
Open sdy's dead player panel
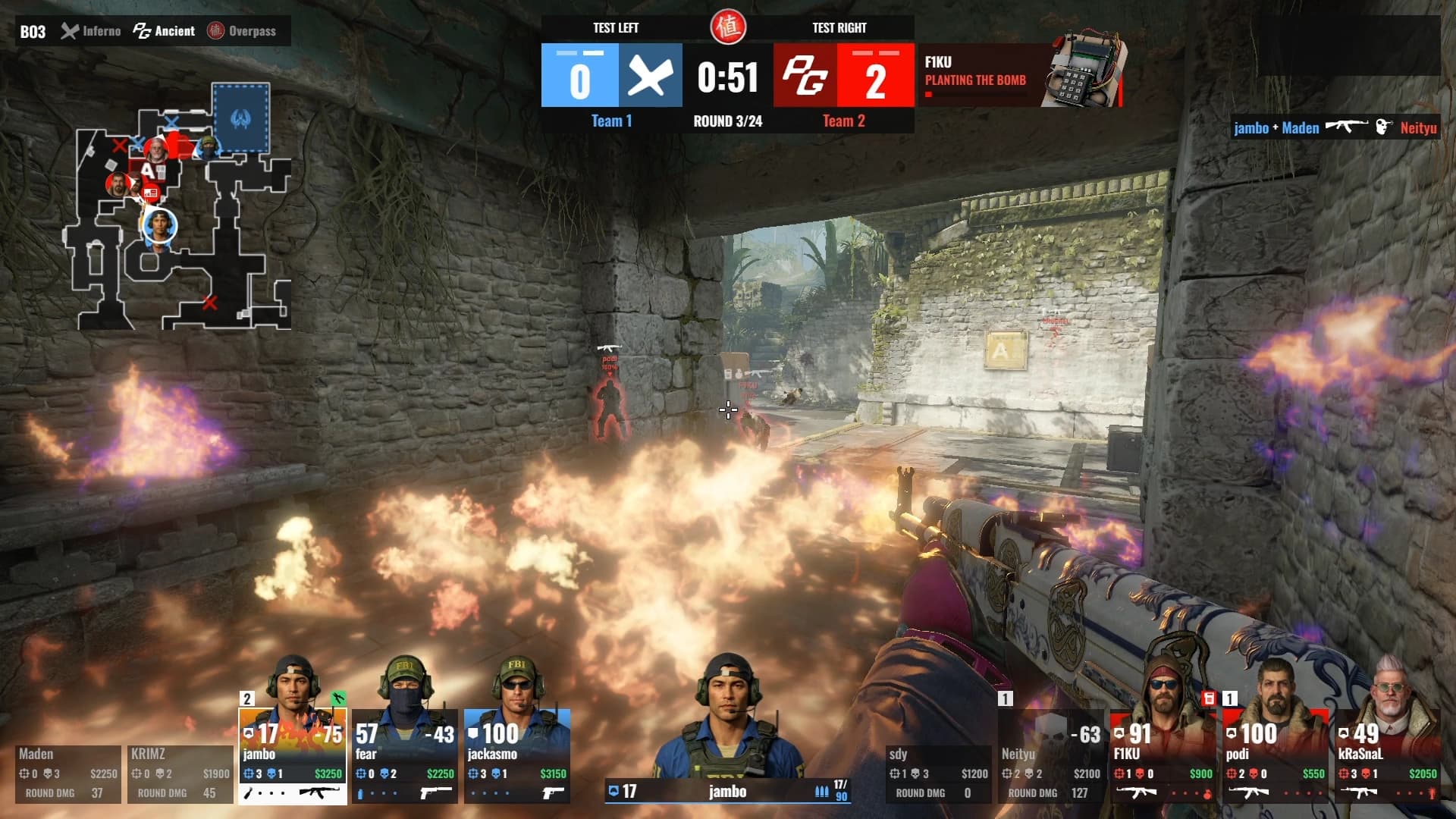point(939,773)
